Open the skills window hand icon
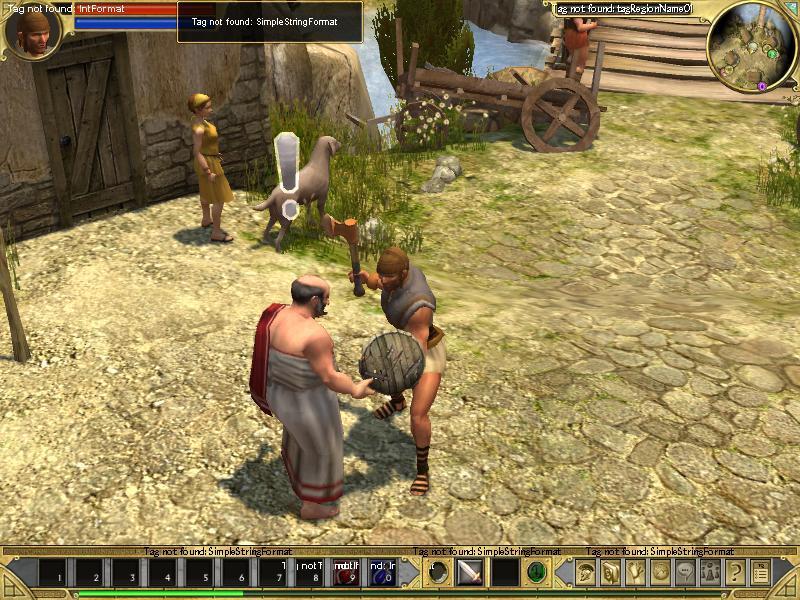Image resolution: width=800 pixels, height=600 pixels. (x=636, y=573)
